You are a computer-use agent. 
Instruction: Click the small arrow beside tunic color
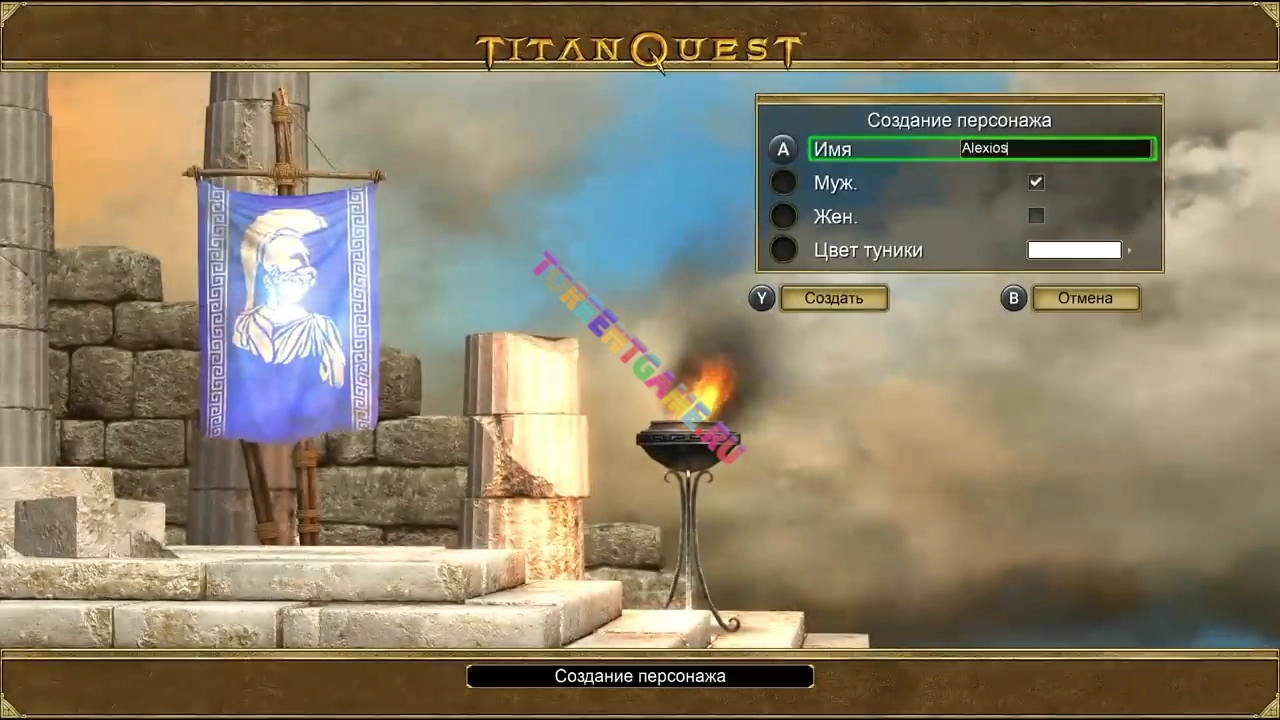pos(1130,251)
